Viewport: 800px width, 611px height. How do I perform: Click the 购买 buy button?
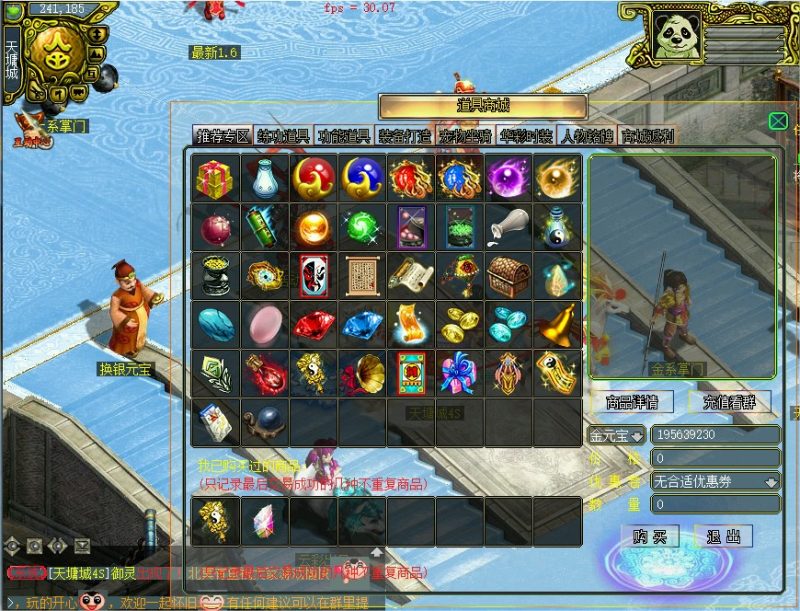pyautogui.click(x=650, y=536)
